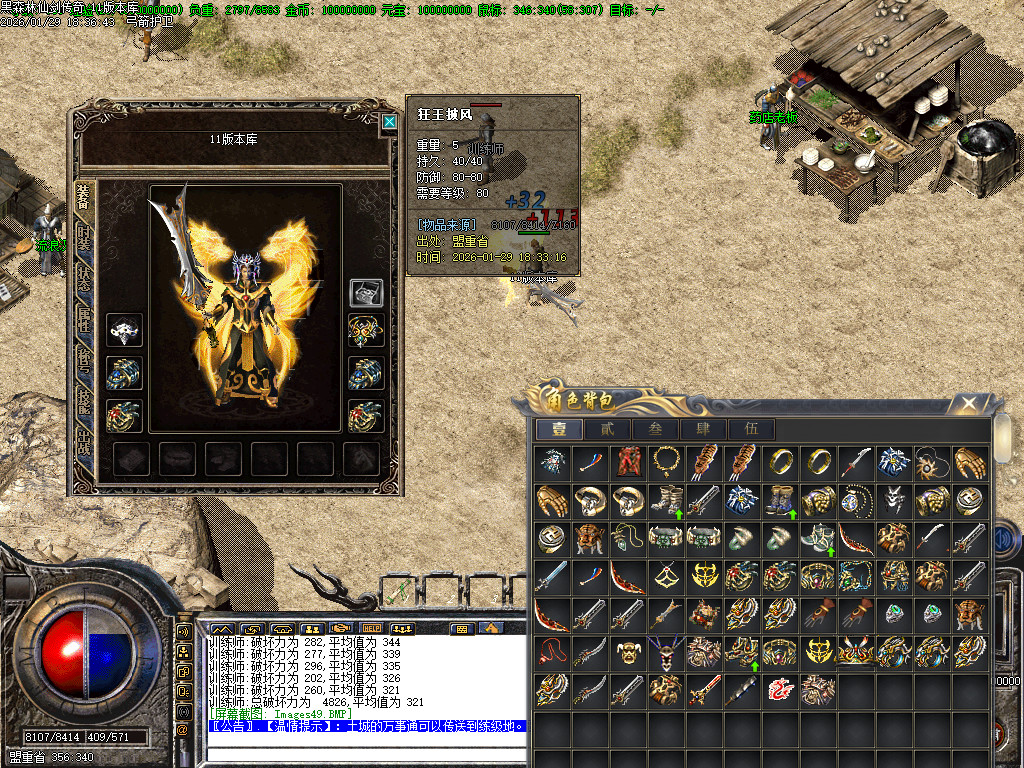Select the gold bead necklace in bag

[665, 461]
